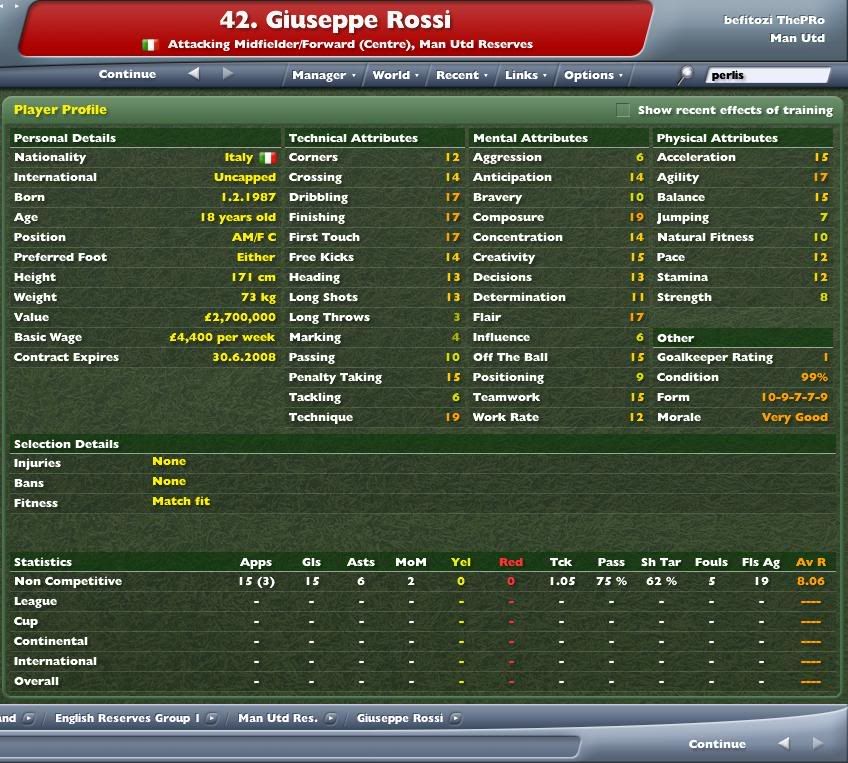Select the Giuseppe Rossi breadcrumb

[x=398, y=718]
